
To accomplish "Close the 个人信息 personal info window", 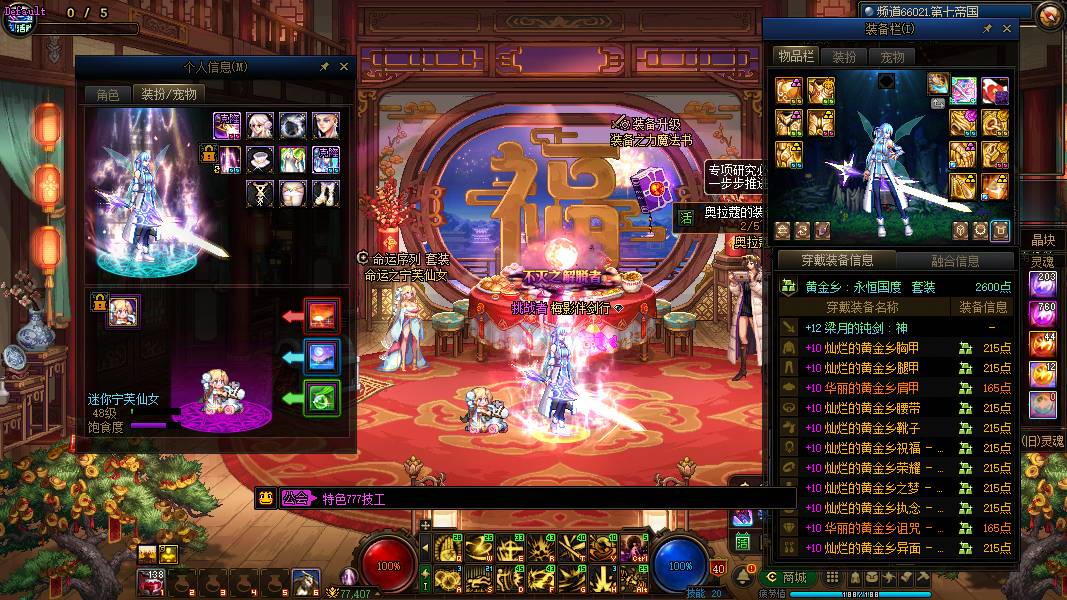I will pyautogui.click(x=344, y=67).
